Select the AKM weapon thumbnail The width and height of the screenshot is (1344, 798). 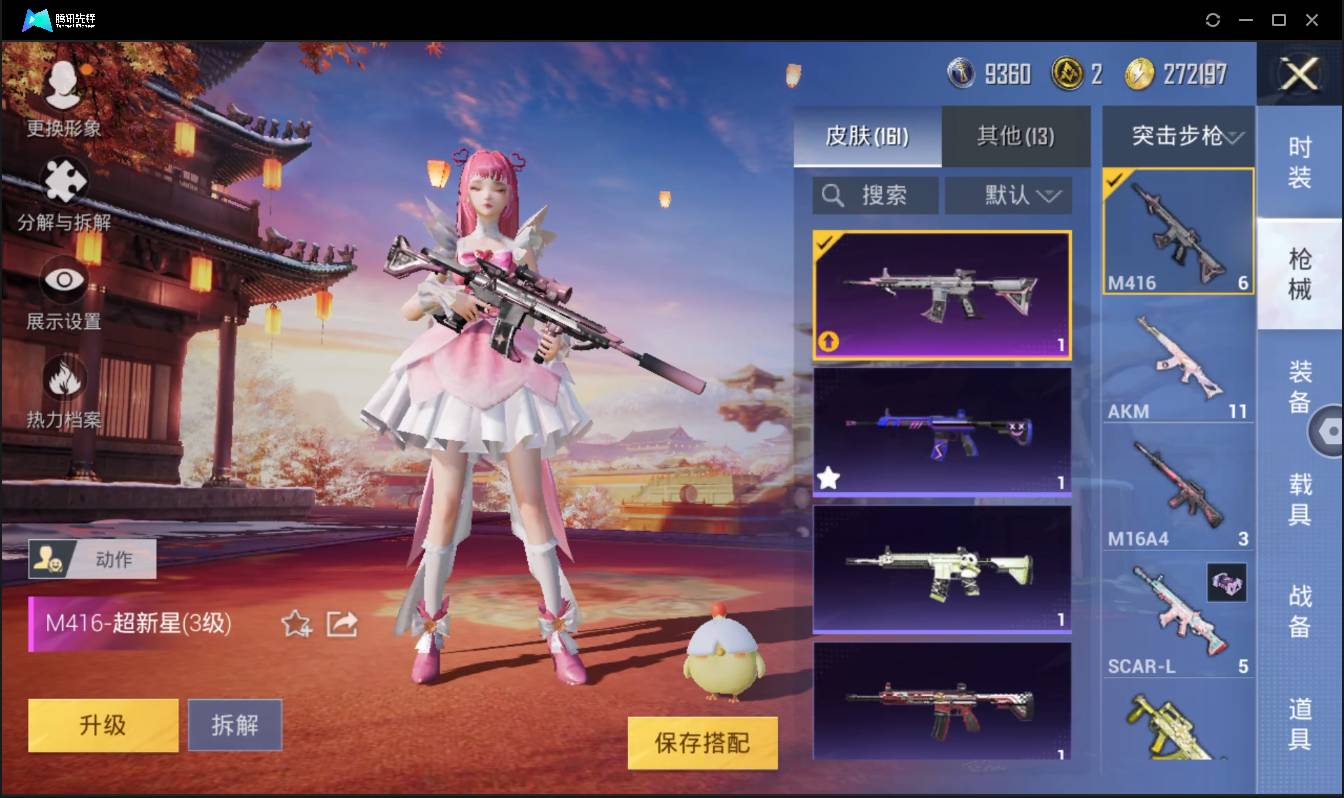click(1178, 355)
